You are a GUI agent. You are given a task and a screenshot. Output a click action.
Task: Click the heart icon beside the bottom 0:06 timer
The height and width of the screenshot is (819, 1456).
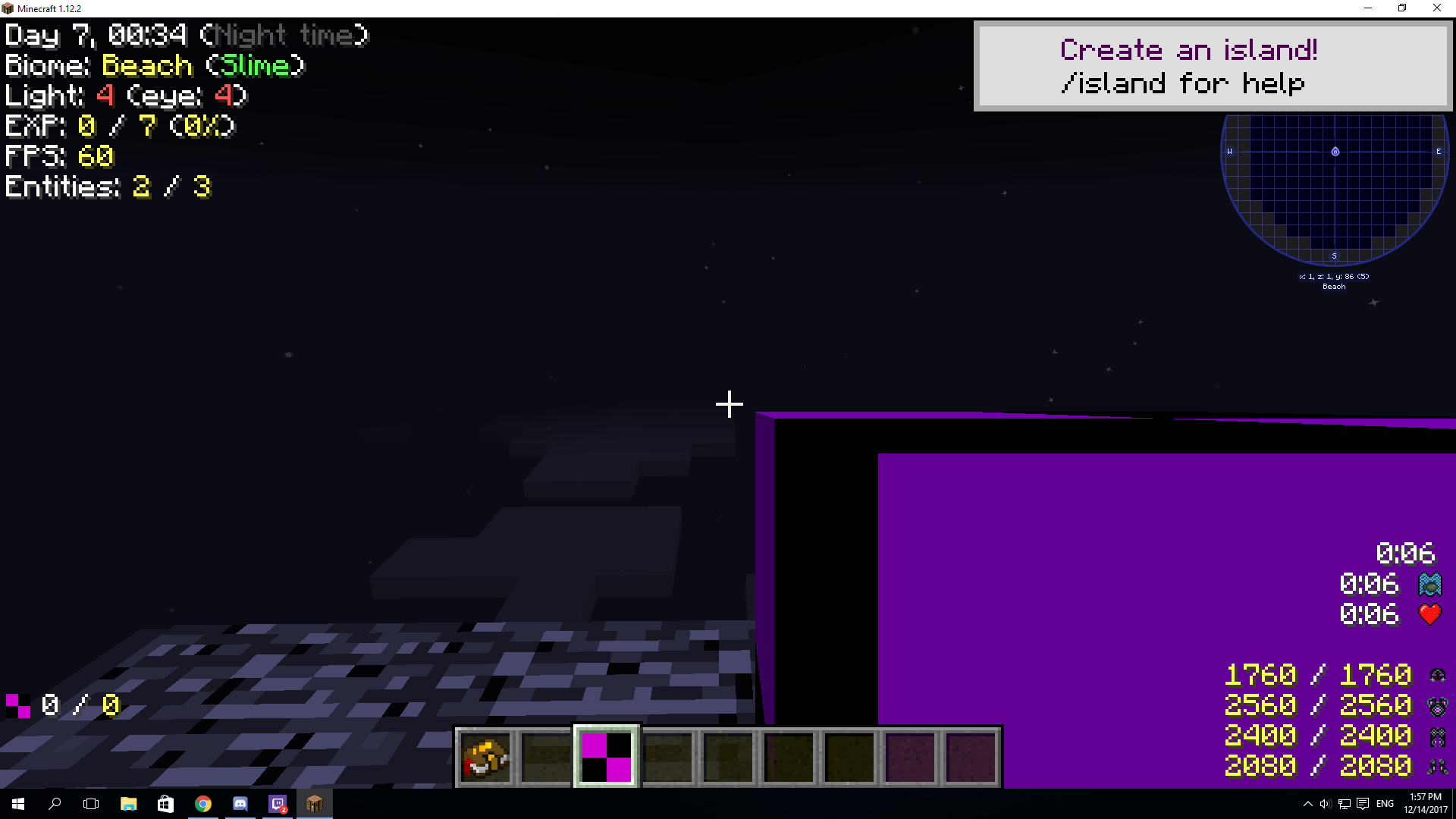[x=1430, y=614]
